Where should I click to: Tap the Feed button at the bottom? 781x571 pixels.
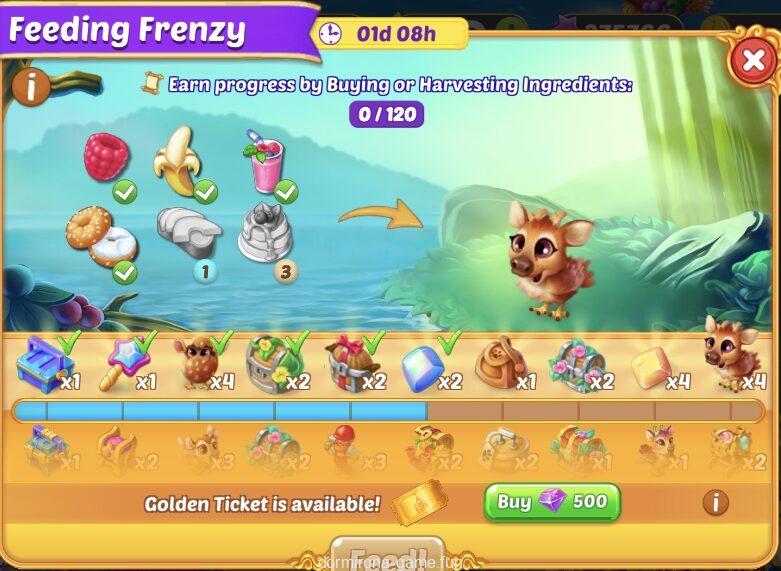pyautogui.click(x=392, y=555)
